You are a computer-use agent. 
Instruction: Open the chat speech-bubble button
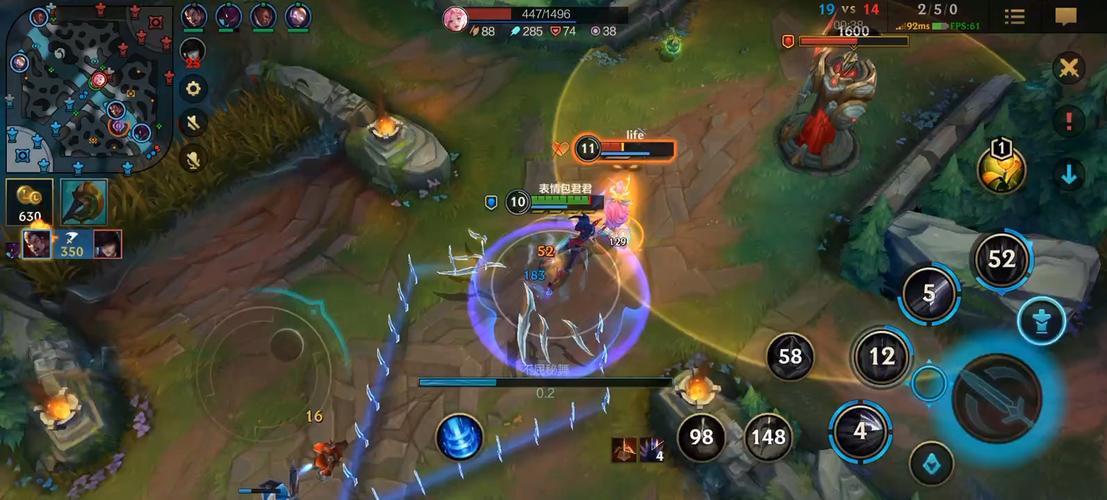click(1065, 16)
